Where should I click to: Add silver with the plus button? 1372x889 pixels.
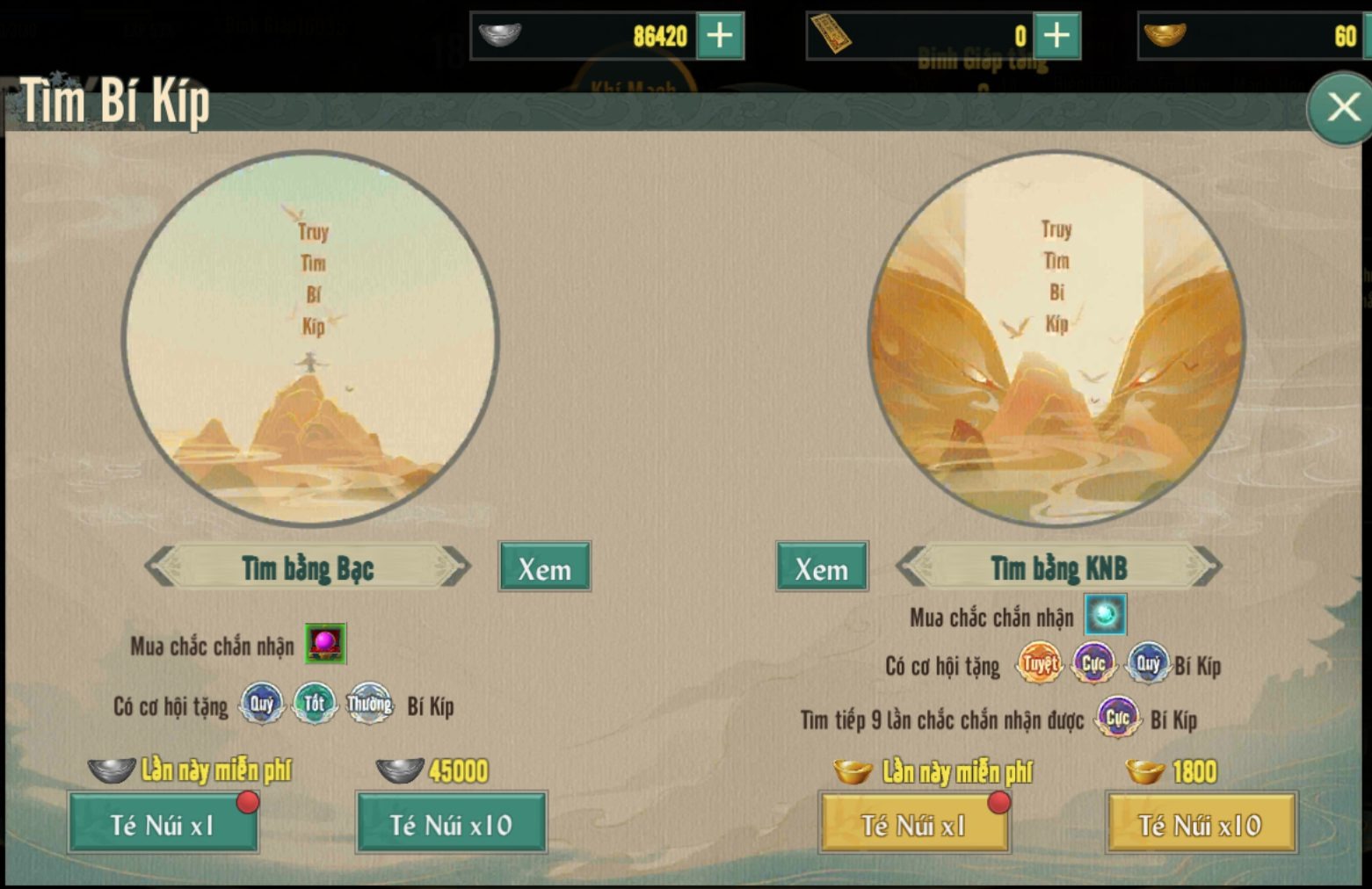[x=720, y=36]
